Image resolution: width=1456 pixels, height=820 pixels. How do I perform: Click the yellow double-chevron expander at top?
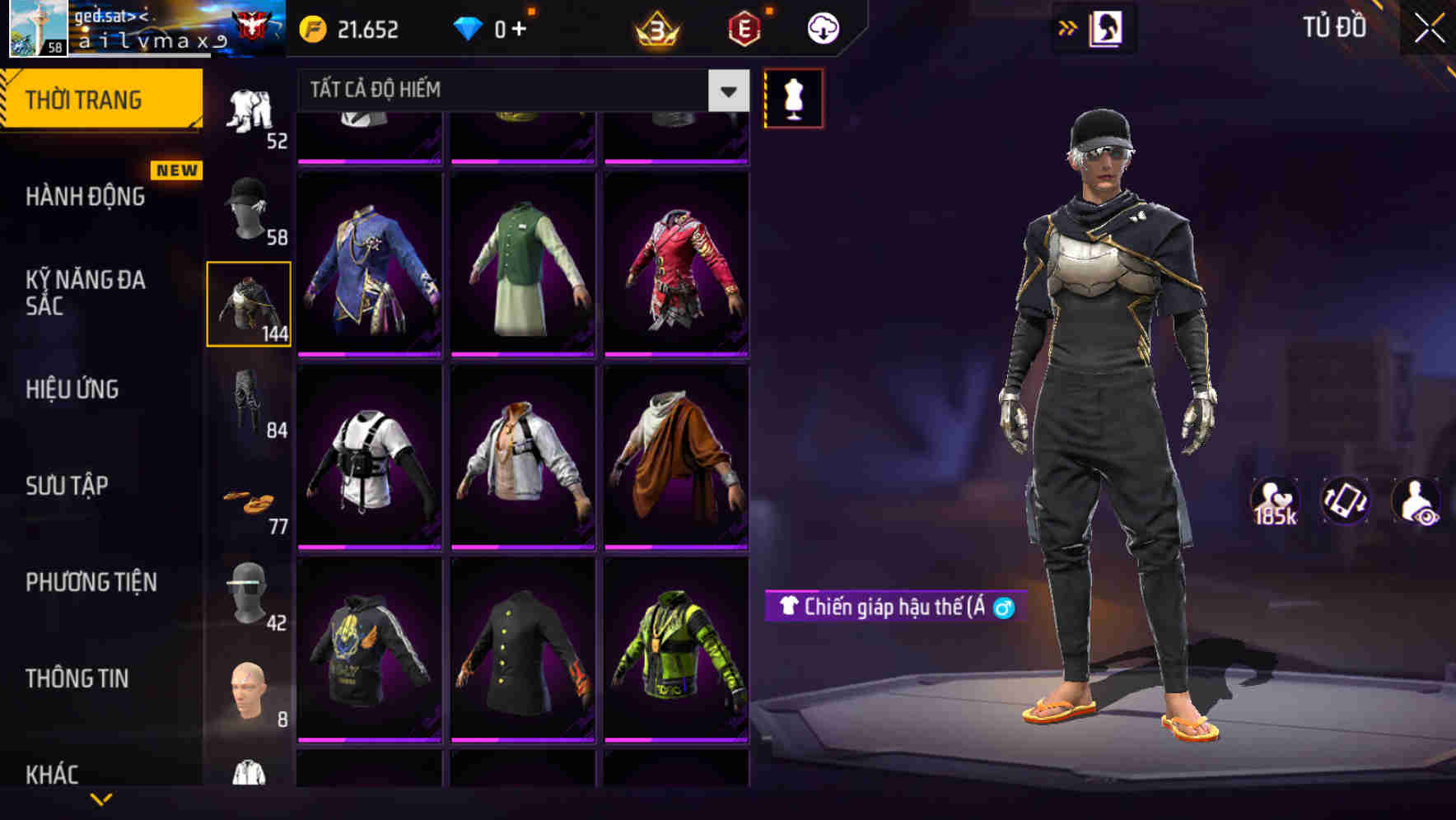(x=1068, y=27)
